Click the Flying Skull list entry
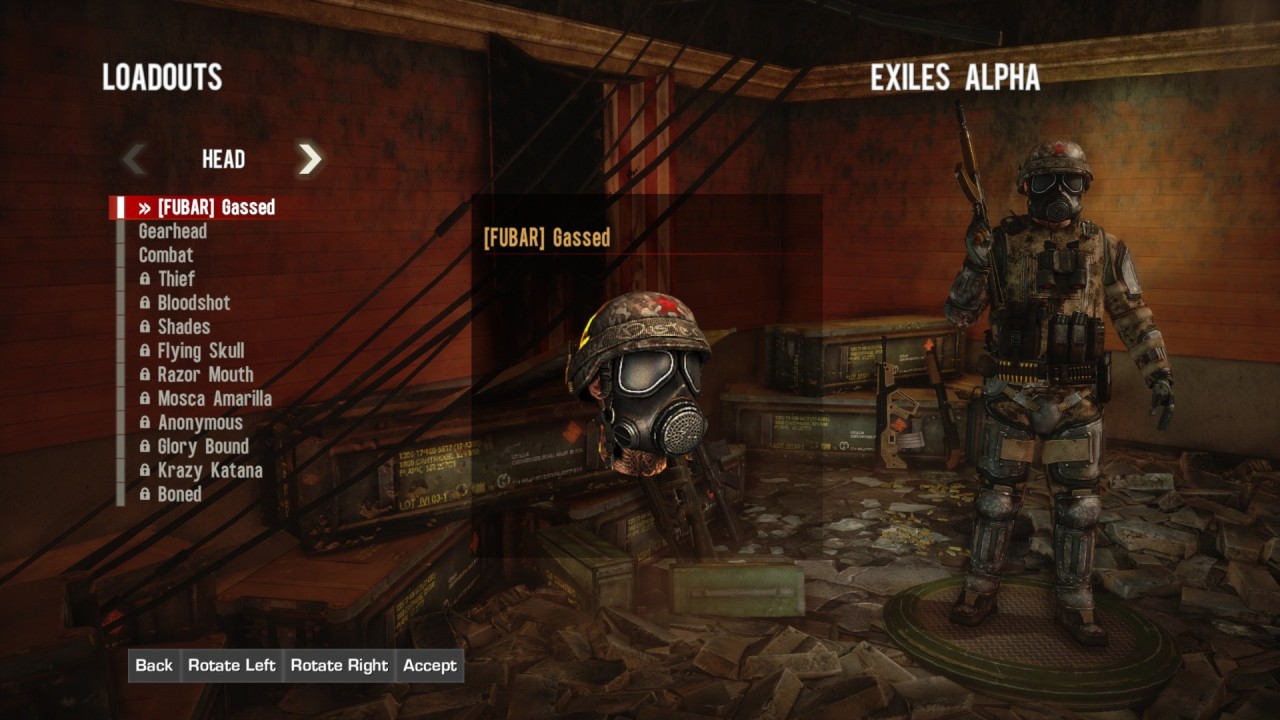This screenshot has height=720, width=1280. point(200,352)
